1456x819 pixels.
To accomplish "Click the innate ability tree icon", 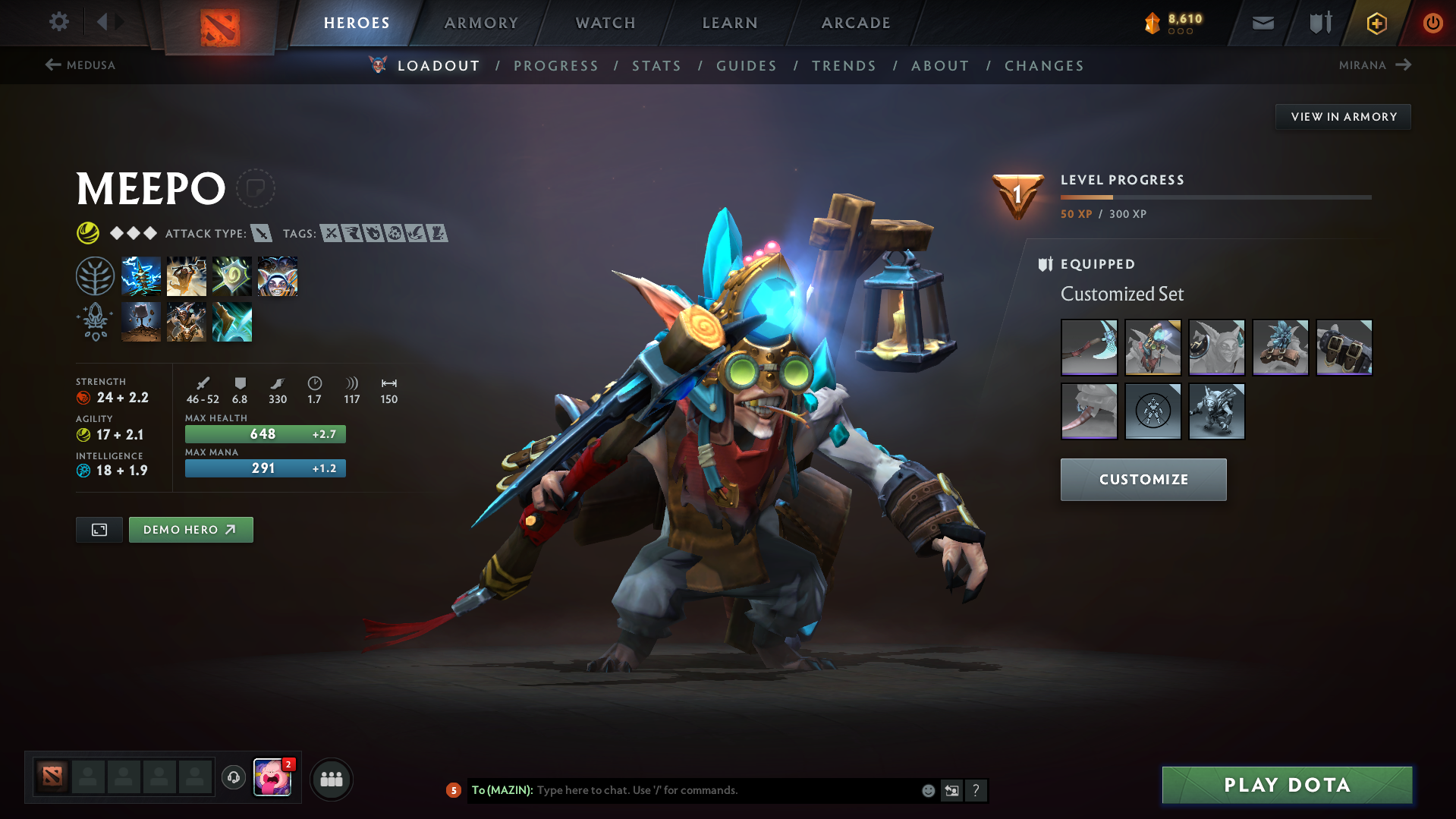I will point(95,276).
